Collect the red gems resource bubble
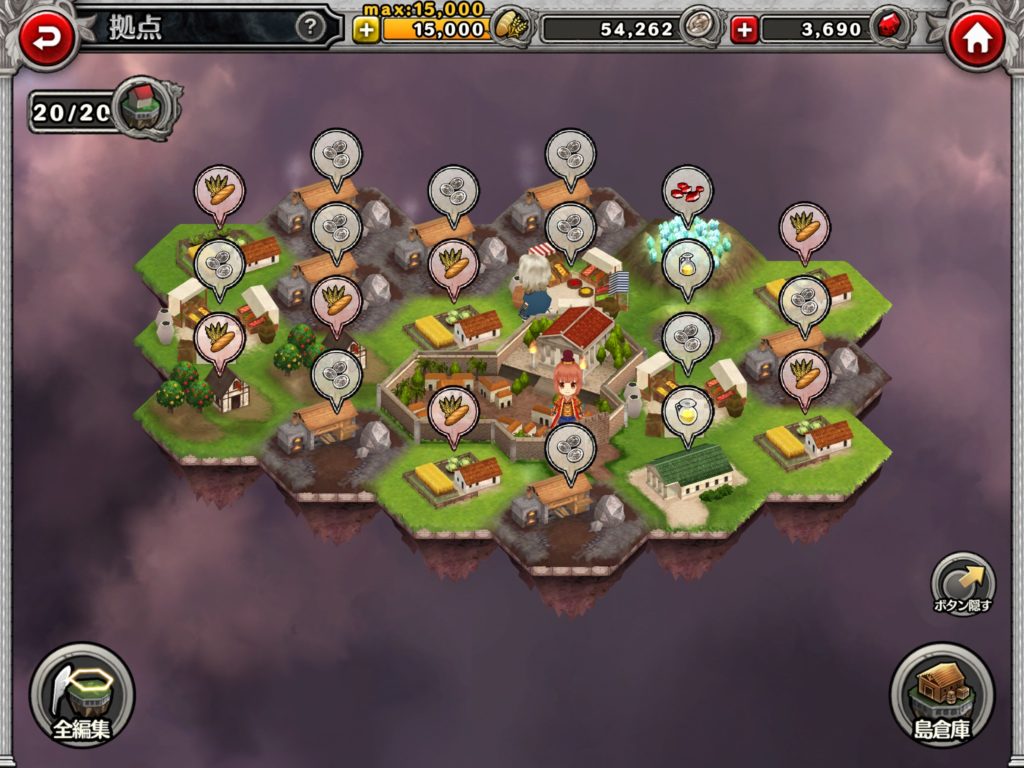The image size is (1024, 768). tap(687, 191)
